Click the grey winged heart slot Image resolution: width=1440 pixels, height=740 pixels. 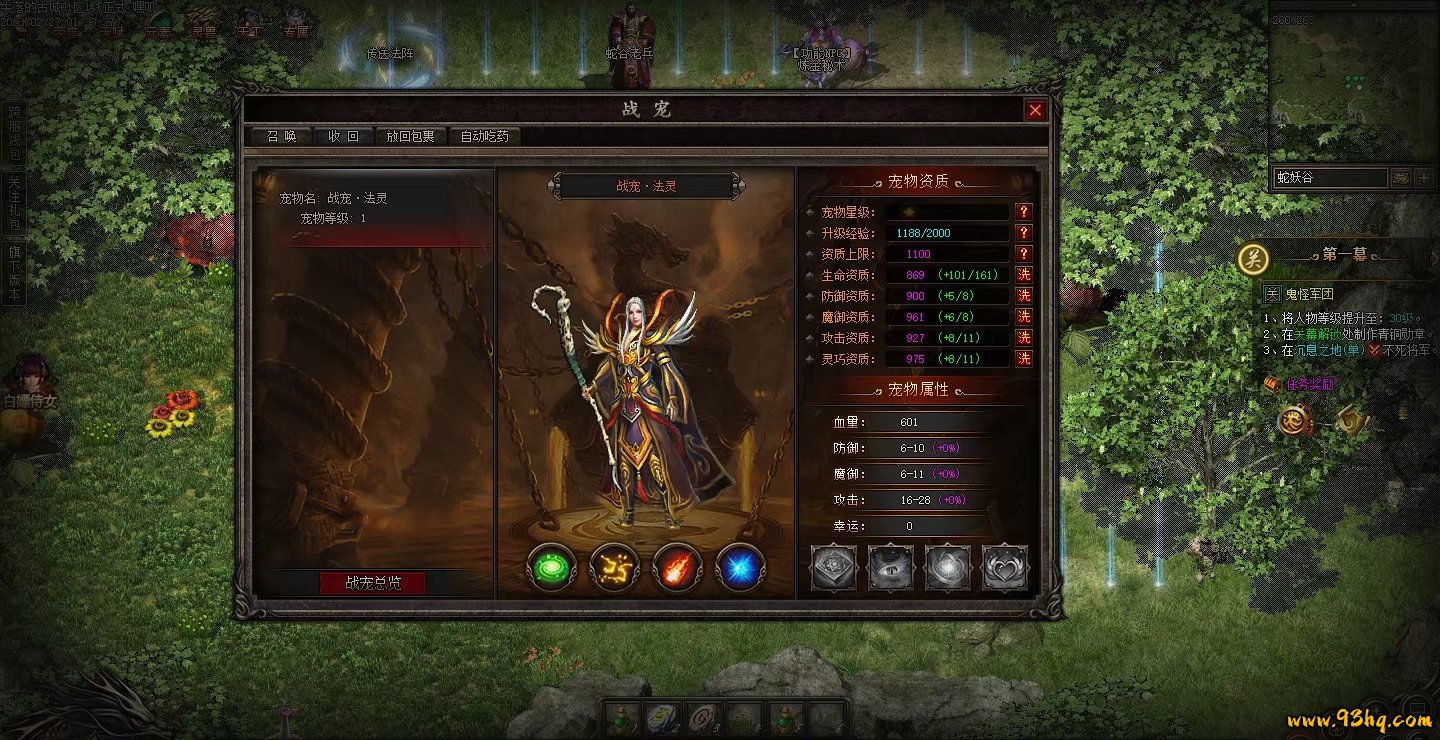coord(1005,568)
